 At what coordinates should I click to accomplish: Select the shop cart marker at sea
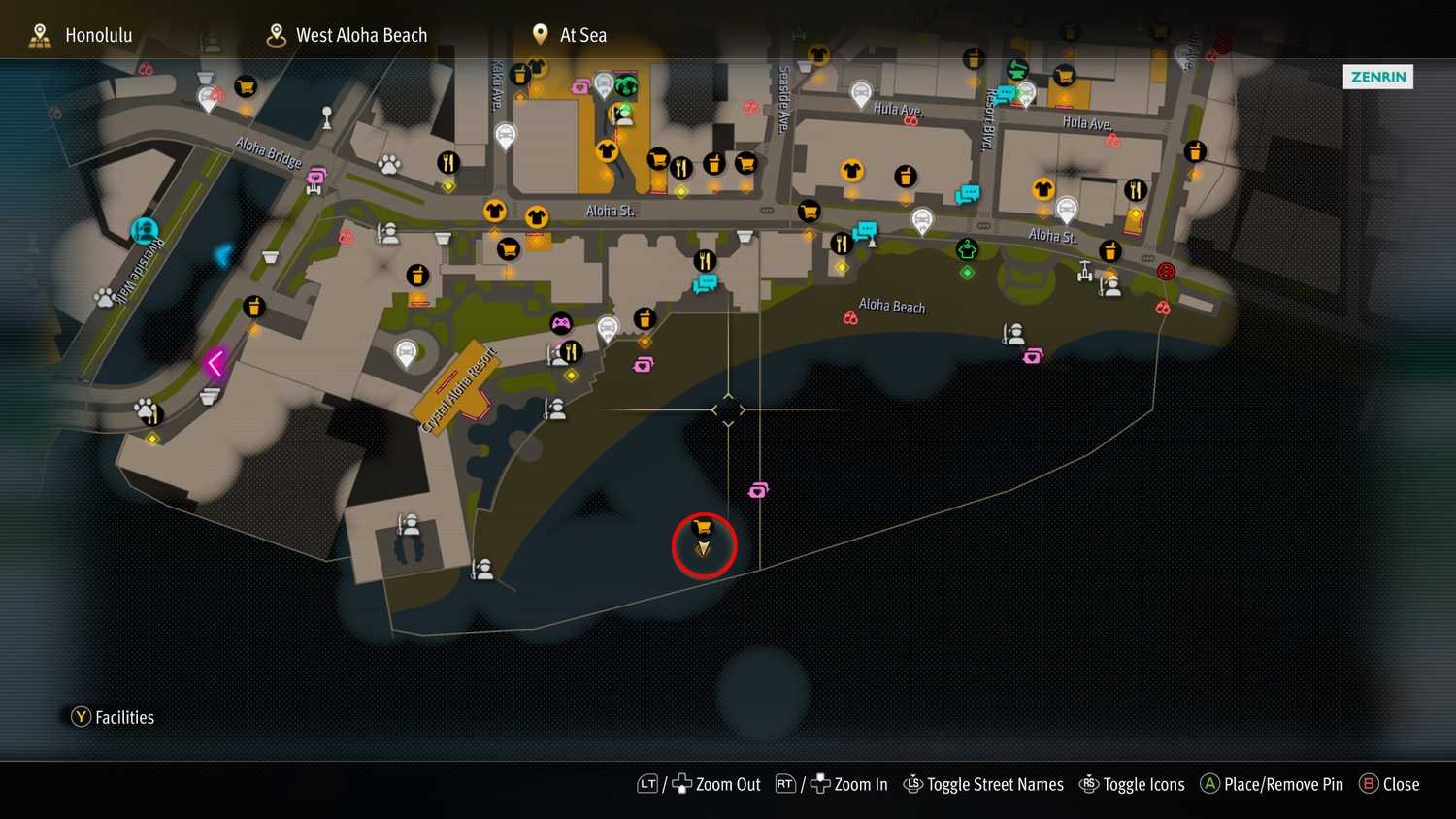[703, 528]
